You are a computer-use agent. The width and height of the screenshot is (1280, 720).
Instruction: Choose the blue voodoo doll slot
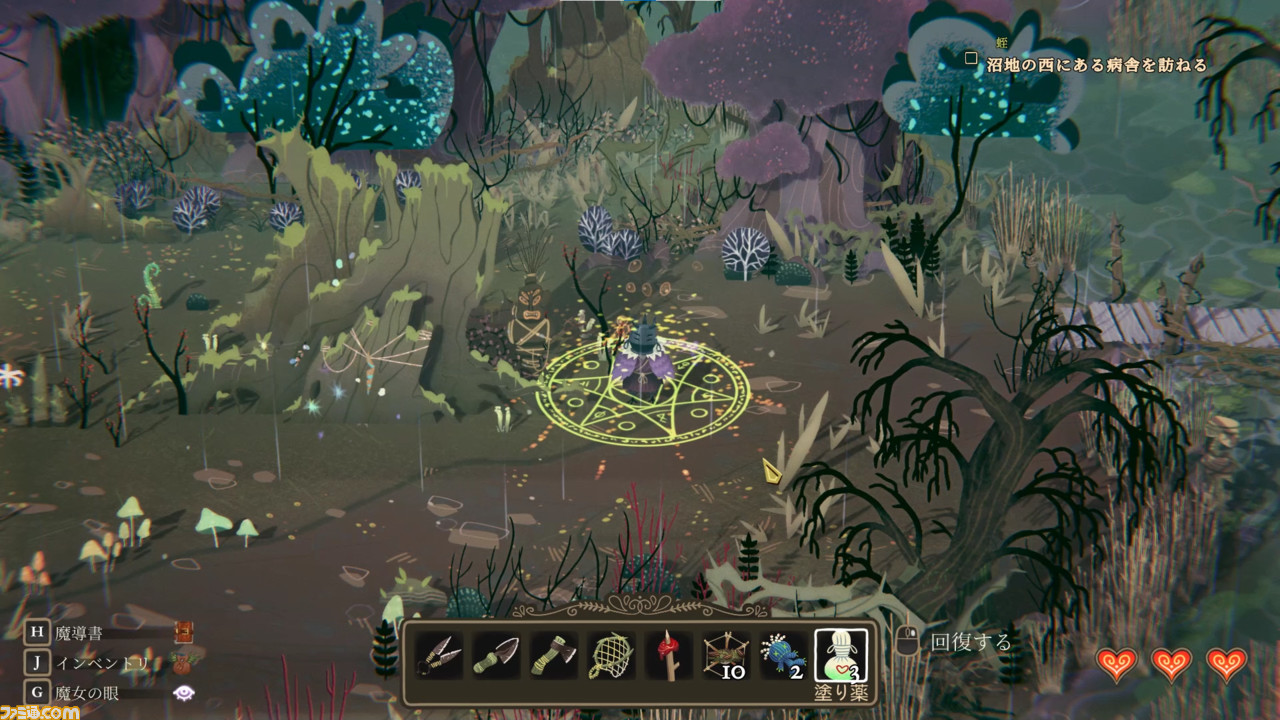point(783,655)
